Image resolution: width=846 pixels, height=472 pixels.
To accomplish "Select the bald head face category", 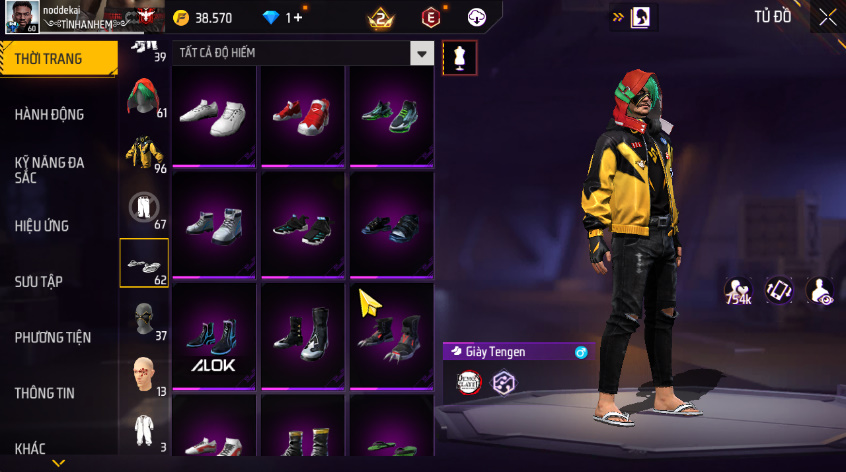I will pyautogui.click(x=144, y=375).
